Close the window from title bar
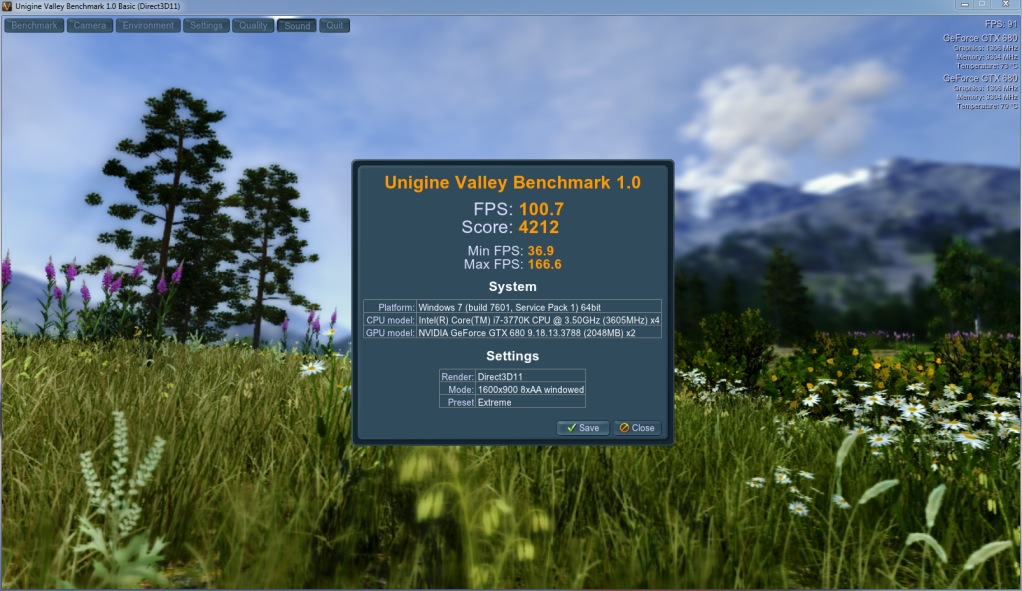Viewport: 1022px width, 591px height. point(1007,6)
